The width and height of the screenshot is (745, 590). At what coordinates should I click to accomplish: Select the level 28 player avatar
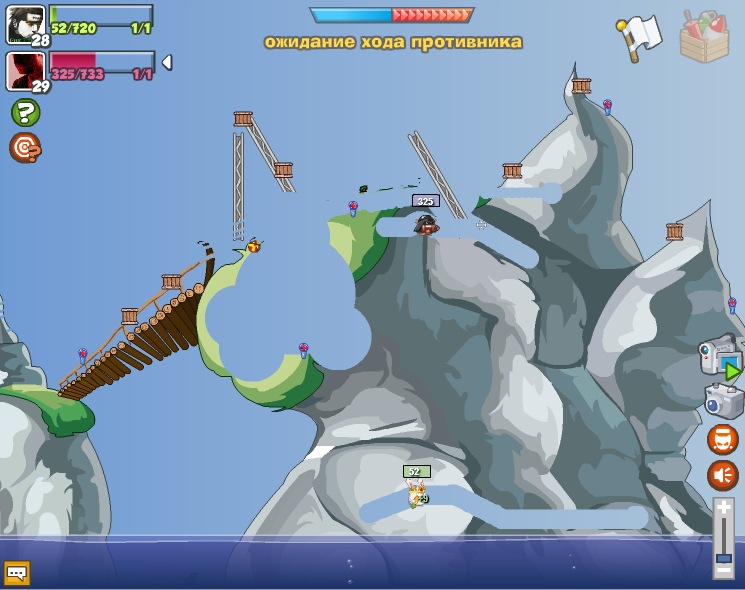click(x=25, y=24)
